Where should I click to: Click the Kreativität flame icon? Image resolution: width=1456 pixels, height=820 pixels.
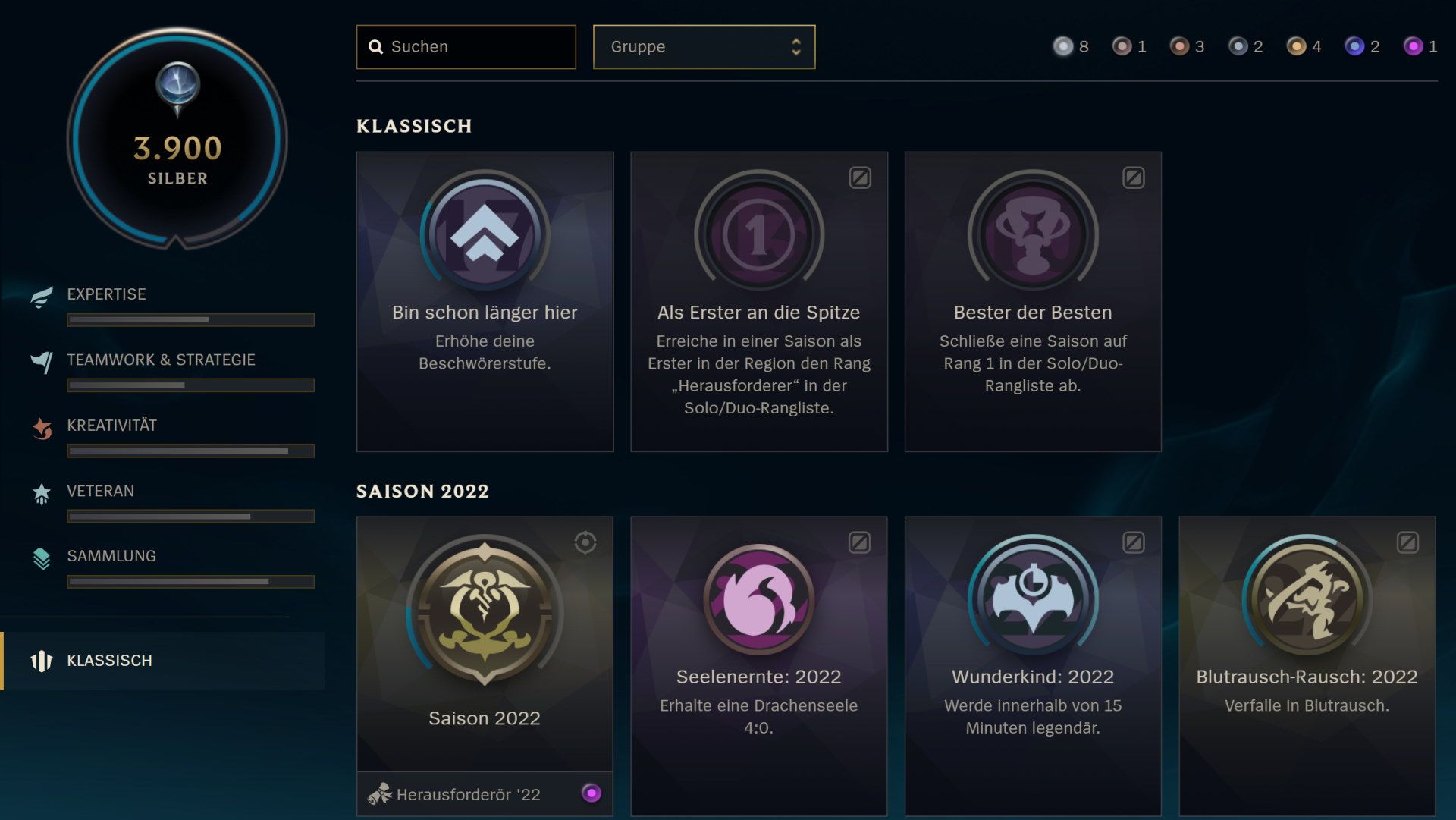click(x=42, y=426)
